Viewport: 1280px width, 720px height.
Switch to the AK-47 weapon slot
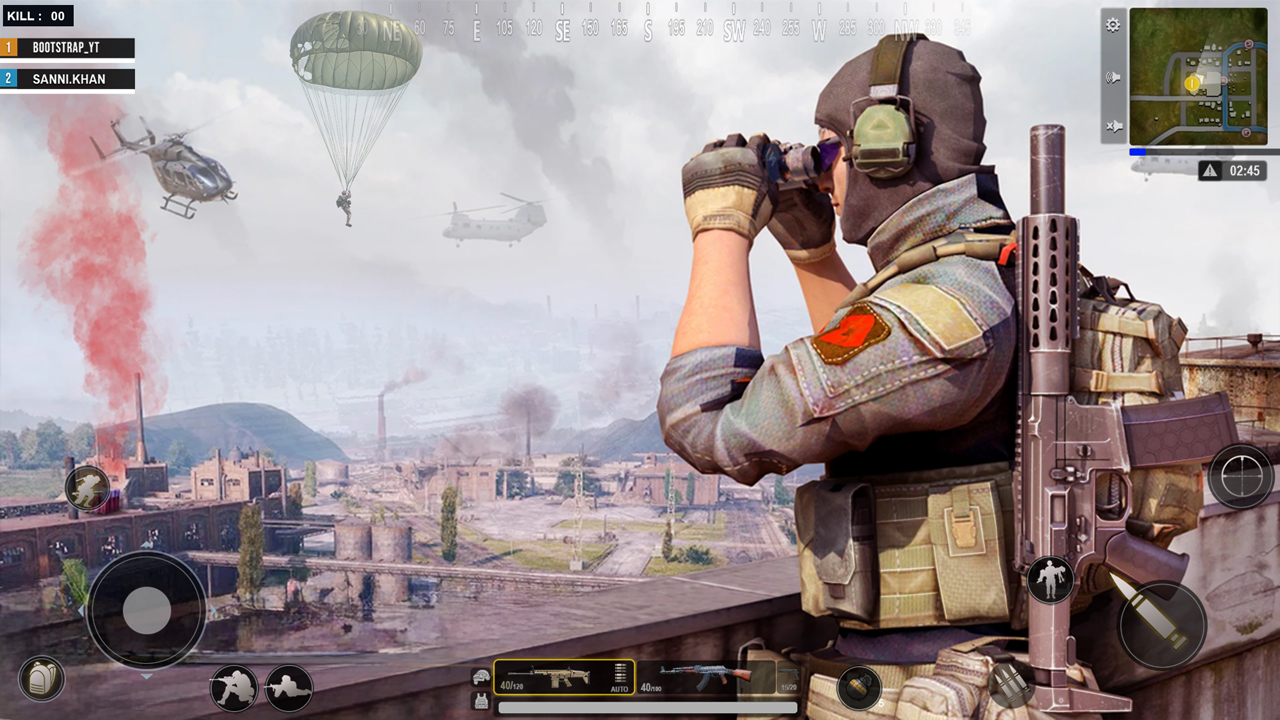point(705,677)
